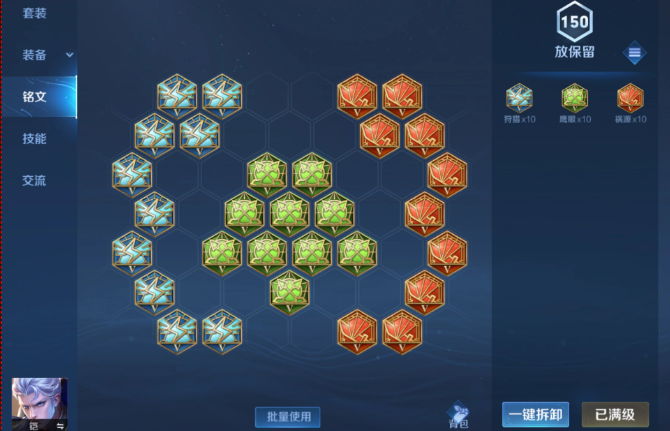Select the green 鹰眼 x10 inscription summary
Viewport: 670px width, 431px height.
click(575, 99)
